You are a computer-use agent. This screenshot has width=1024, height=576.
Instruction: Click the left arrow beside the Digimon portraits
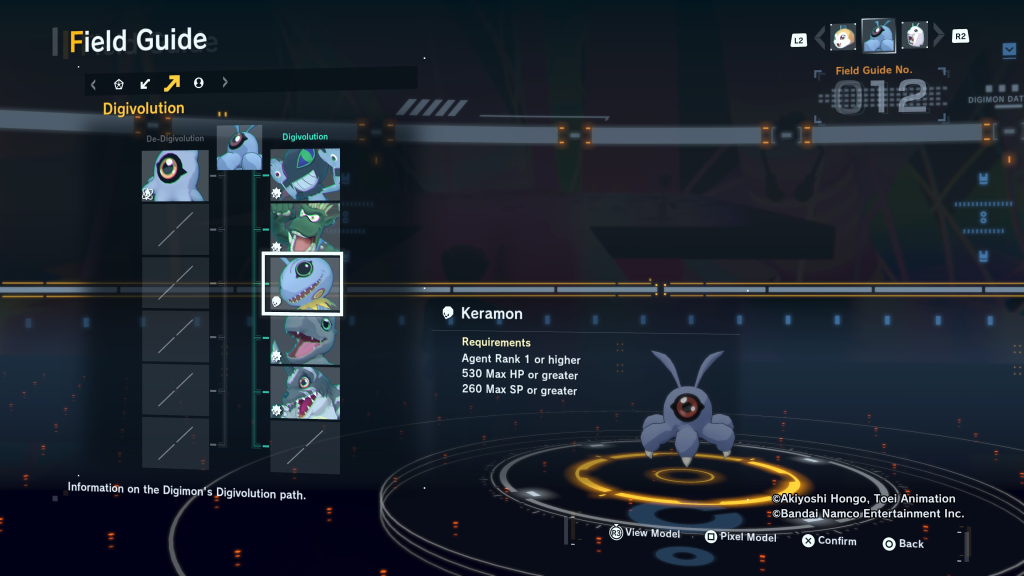[x=821, y=38]
